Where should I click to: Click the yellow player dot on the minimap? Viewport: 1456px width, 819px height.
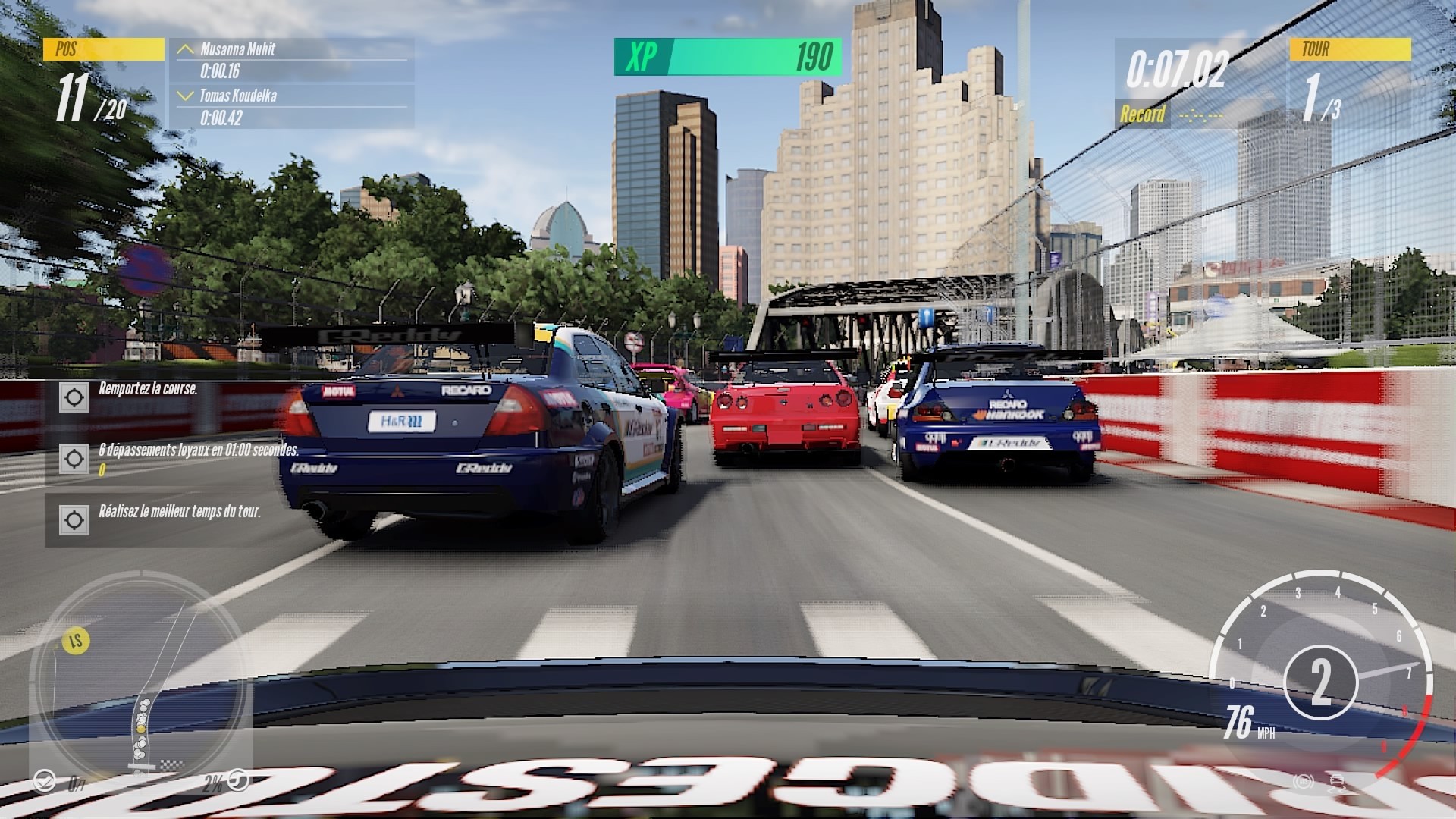click(140, 730)
